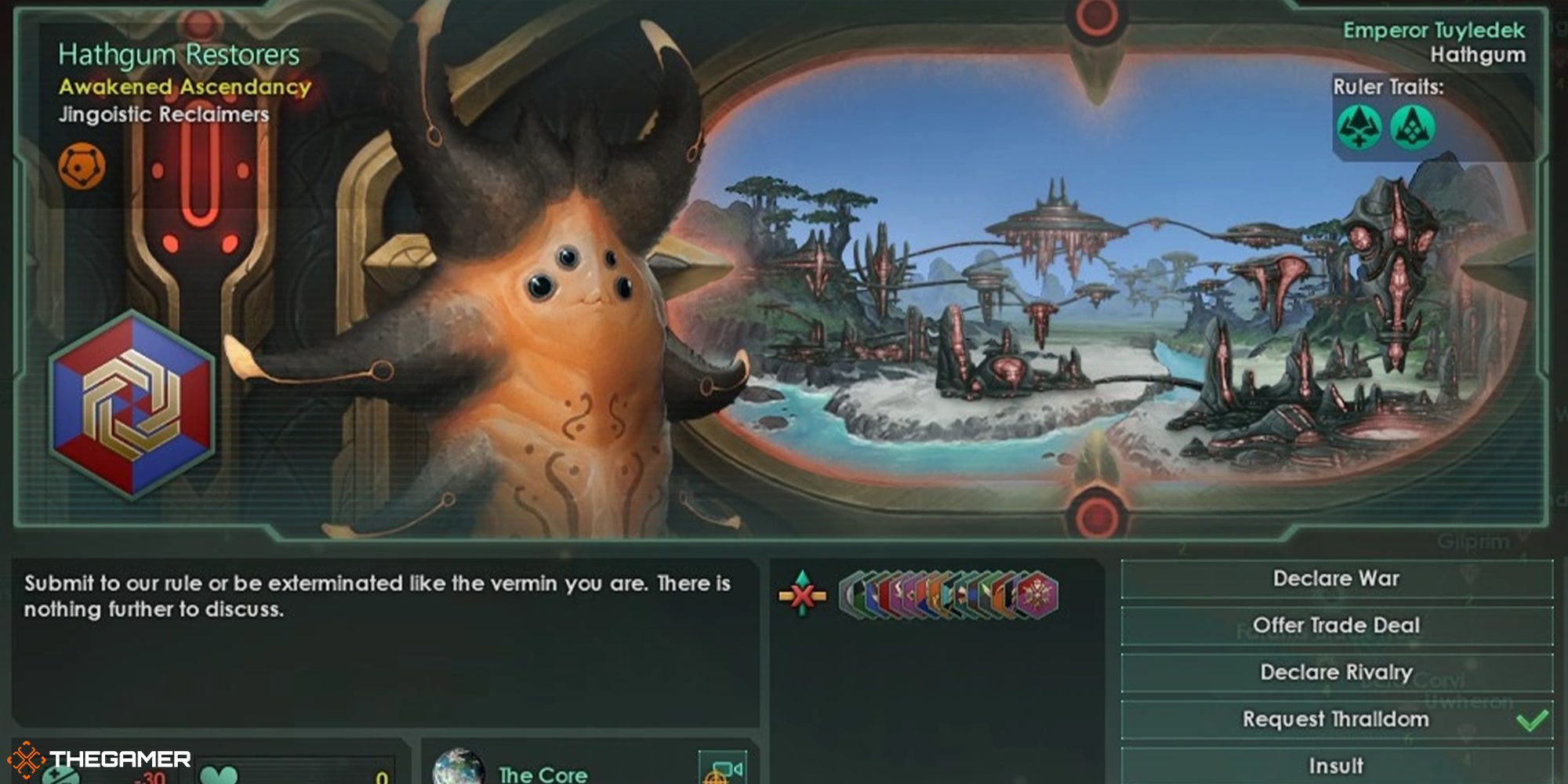Click Request Thralldom

[x=1335, y=718]
